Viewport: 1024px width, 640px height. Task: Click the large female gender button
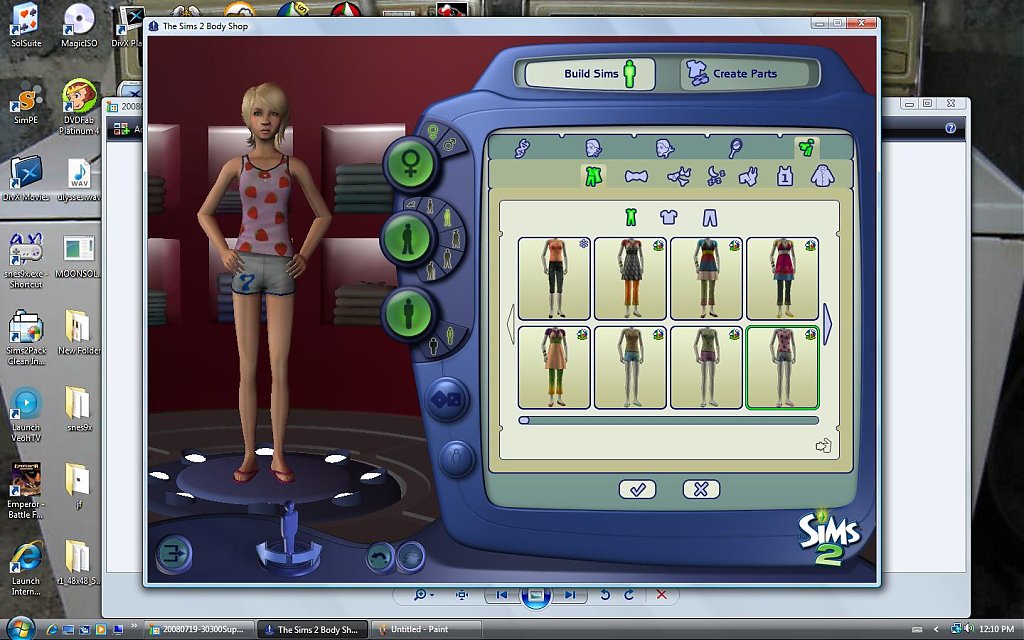coord(410,165)
